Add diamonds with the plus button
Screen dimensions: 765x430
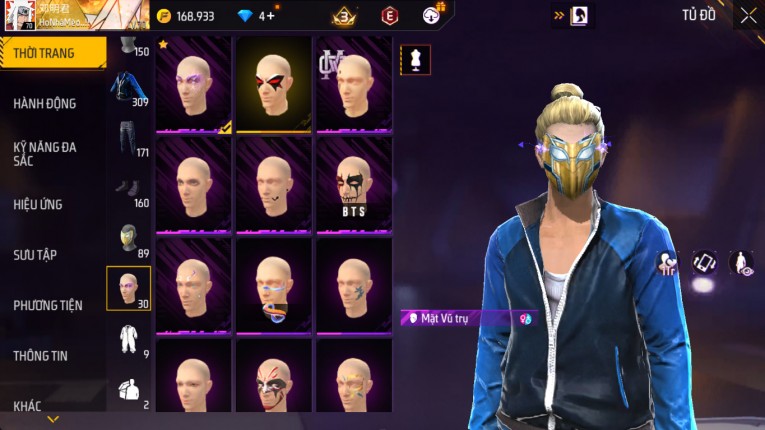pos(270,15)
